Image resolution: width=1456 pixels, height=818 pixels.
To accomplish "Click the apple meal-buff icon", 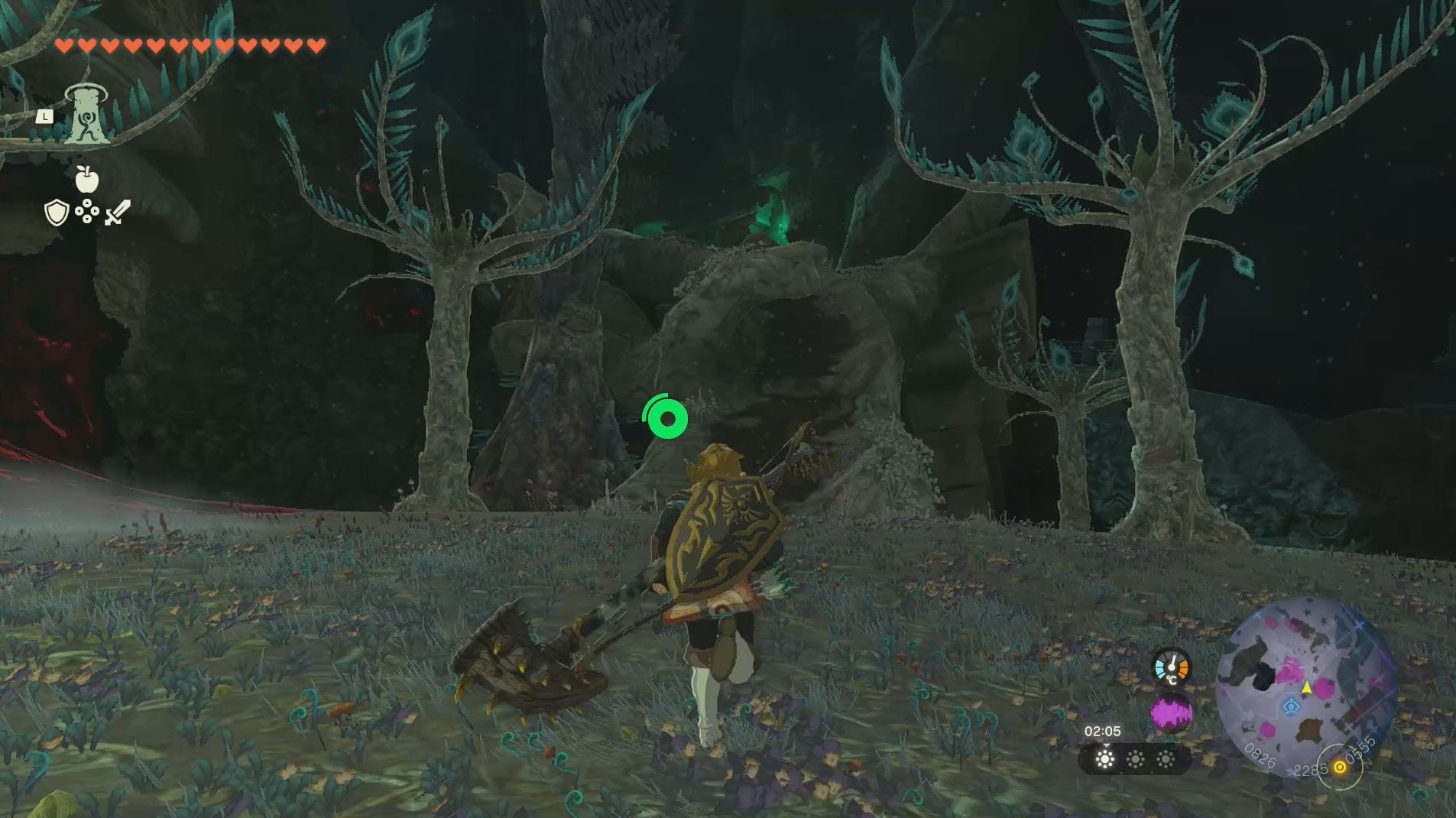I will (86, 177).
